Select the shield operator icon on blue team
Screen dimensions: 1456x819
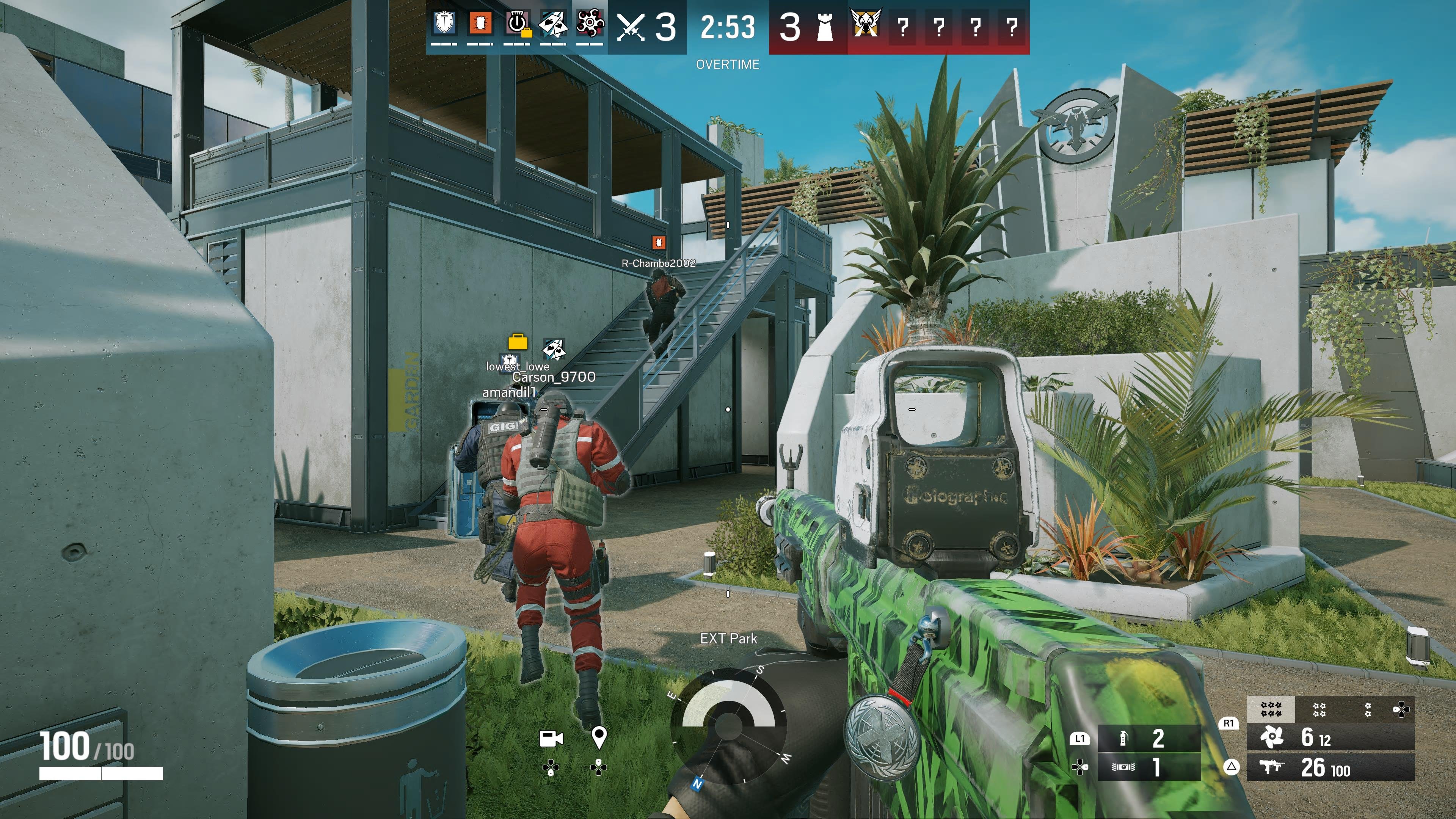(445, 24)
